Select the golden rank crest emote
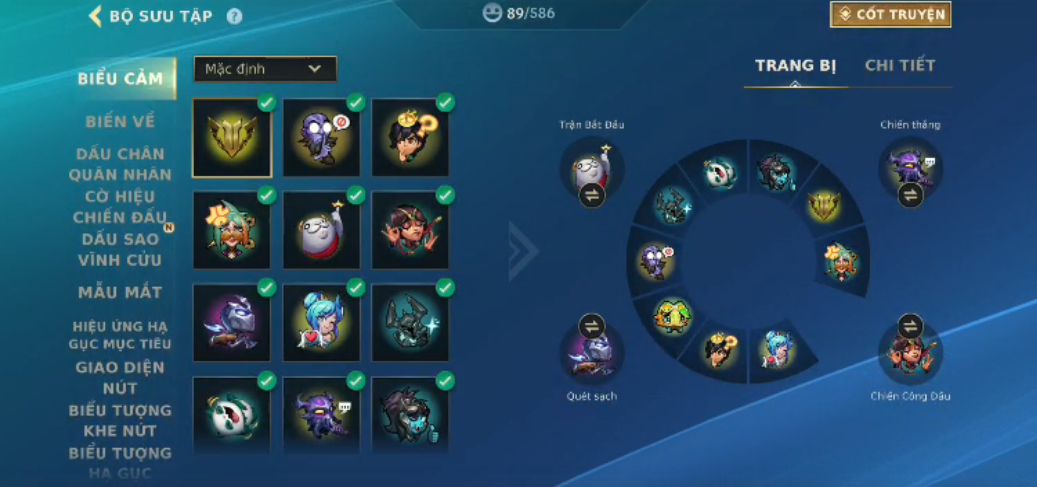The height and width of the screenshot is (487, 1037). tap(232, 138)
